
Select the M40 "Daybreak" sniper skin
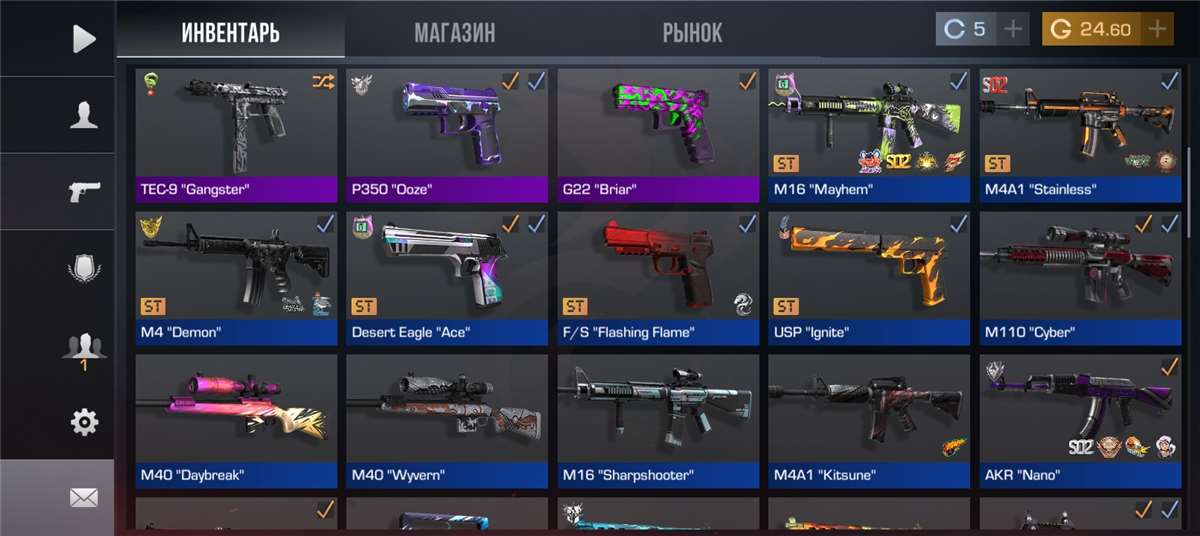[x=237, y=418]
